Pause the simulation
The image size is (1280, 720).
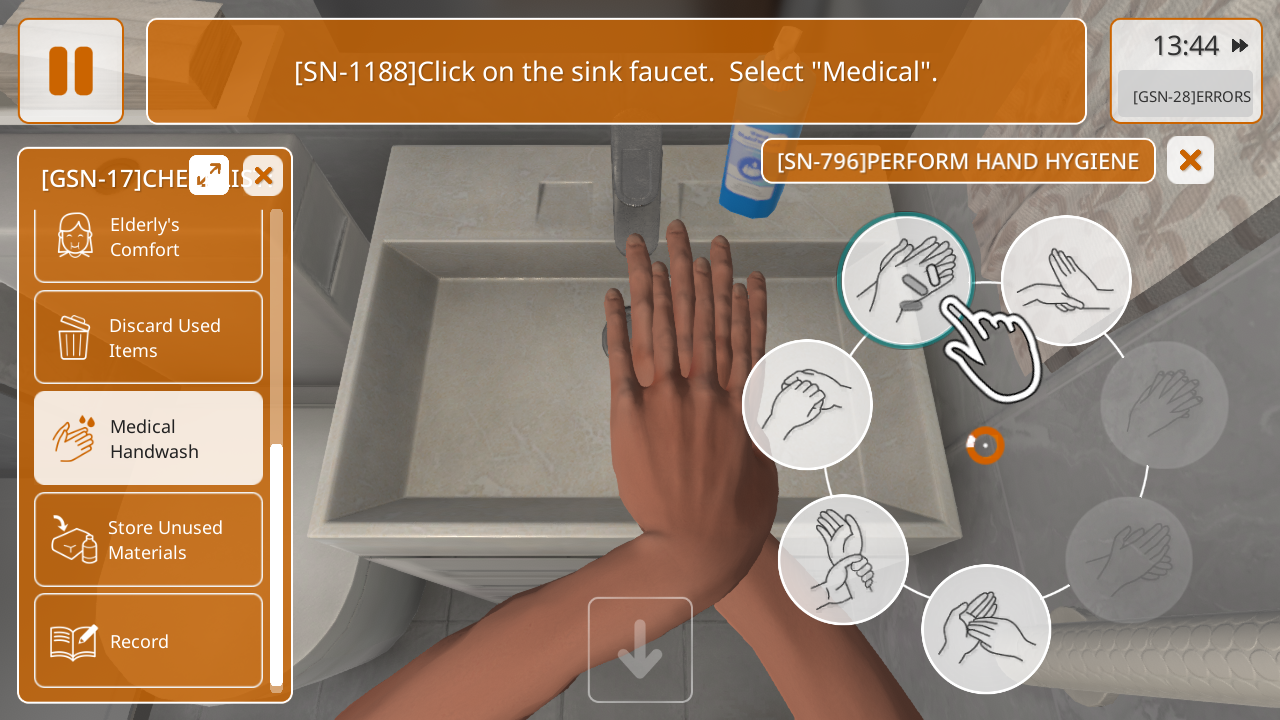point(71,71)
